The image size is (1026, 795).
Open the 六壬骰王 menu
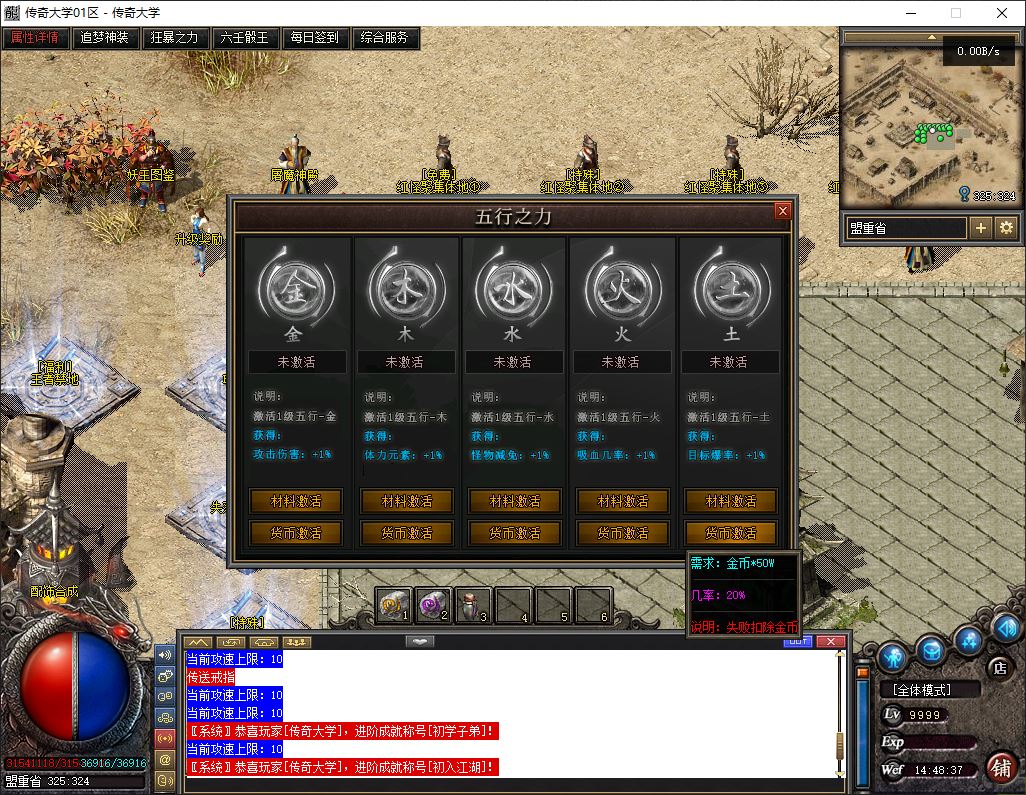point(245,38)
